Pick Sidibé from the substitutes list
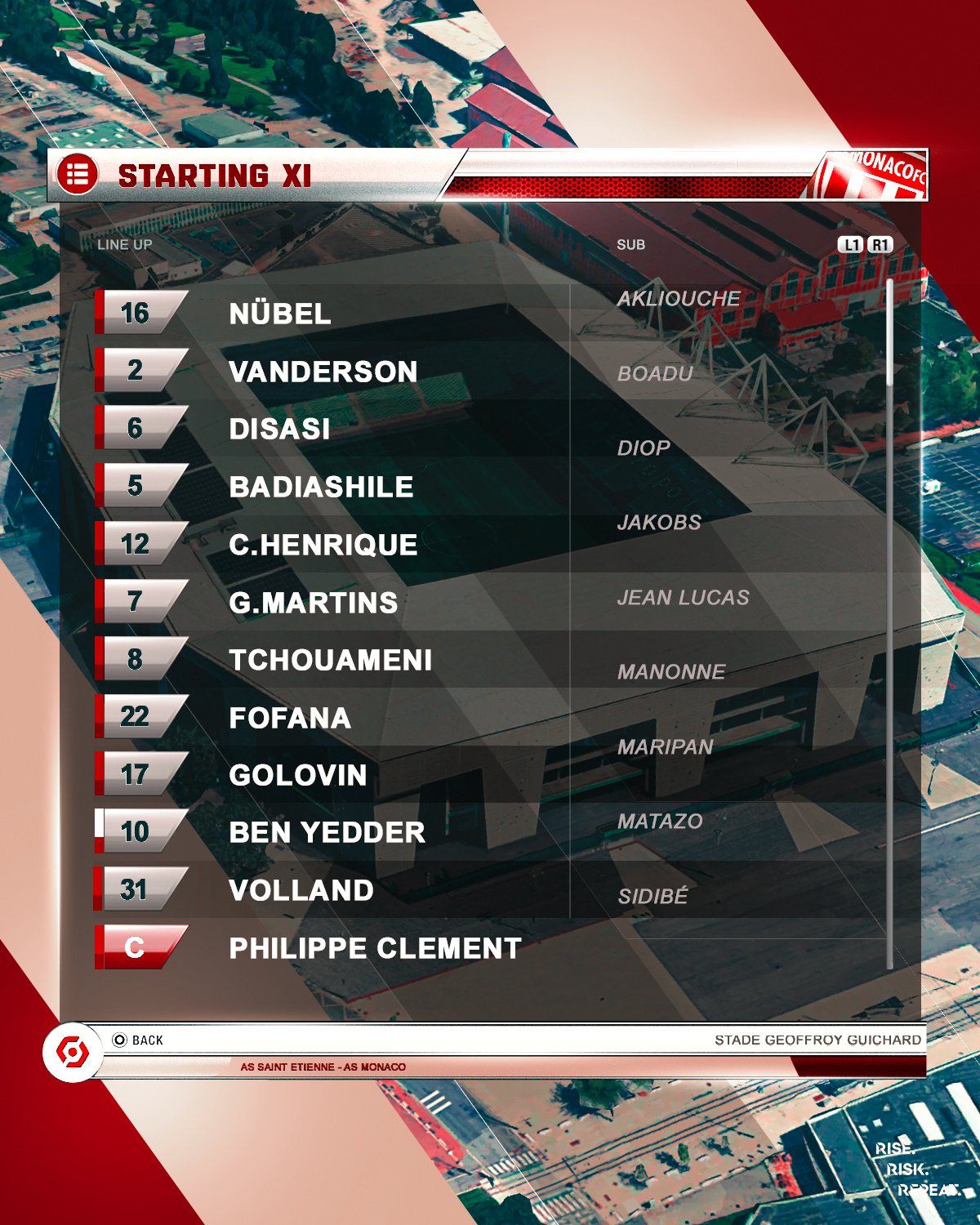 (x=653, y=897)
